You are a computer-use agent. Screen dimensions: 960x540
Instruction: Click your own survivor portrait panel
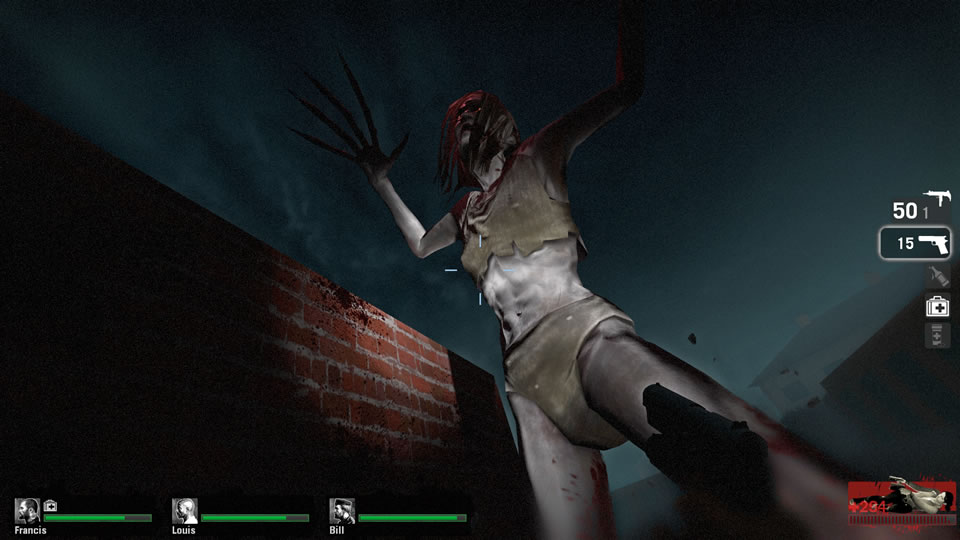point(899,500)
